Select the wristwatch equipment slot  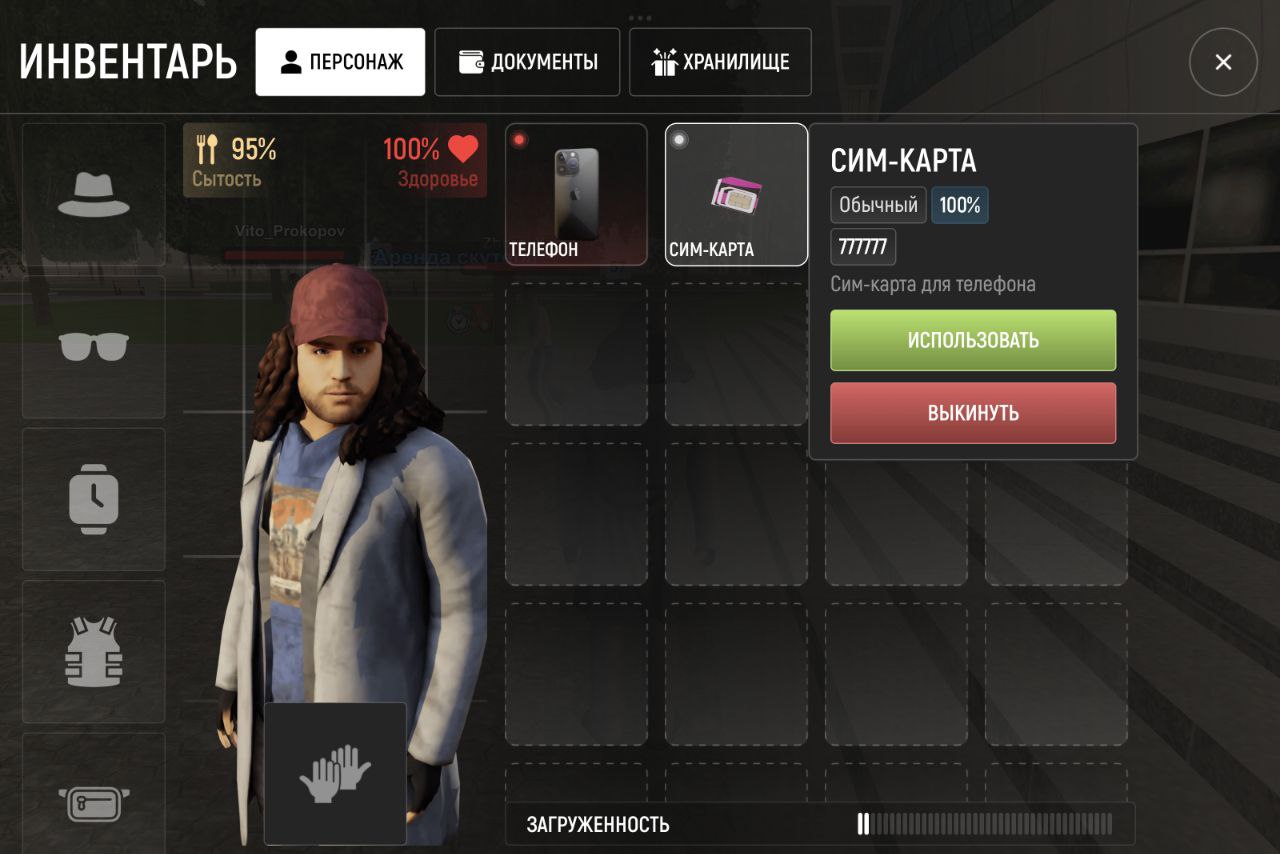pos(94,499)
